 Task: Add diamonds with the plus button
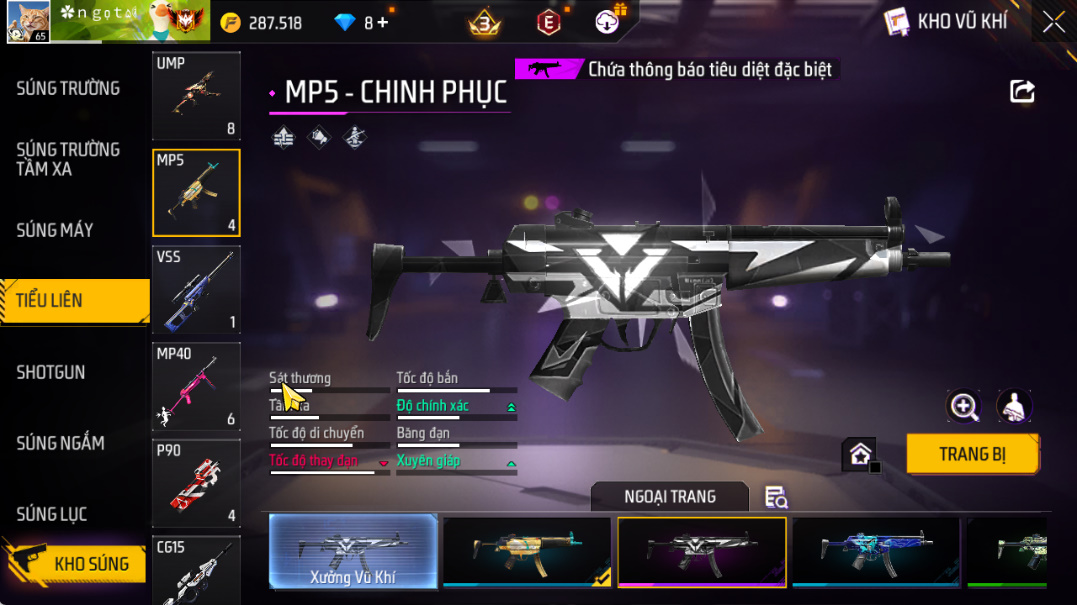383,22
